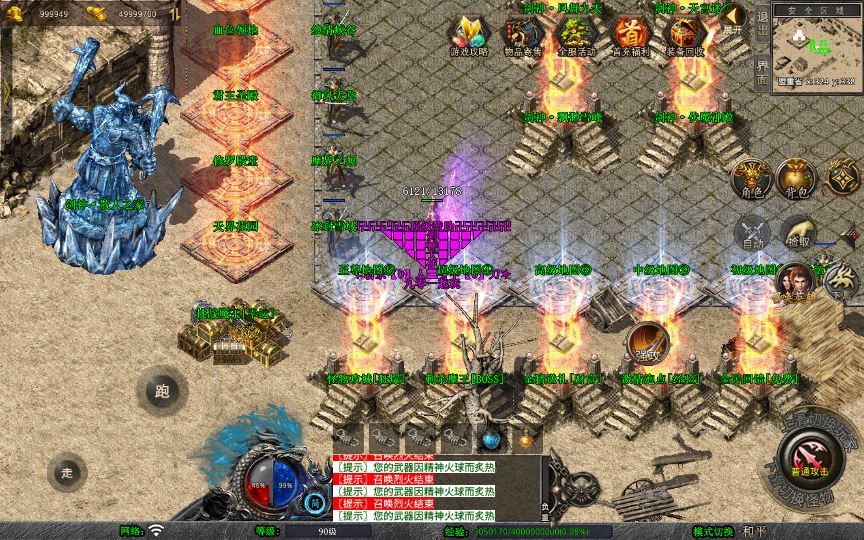Viewport: 864px width, 540px height.
Task: Tap the 跑 run button
Action: [x=162, y=392]
